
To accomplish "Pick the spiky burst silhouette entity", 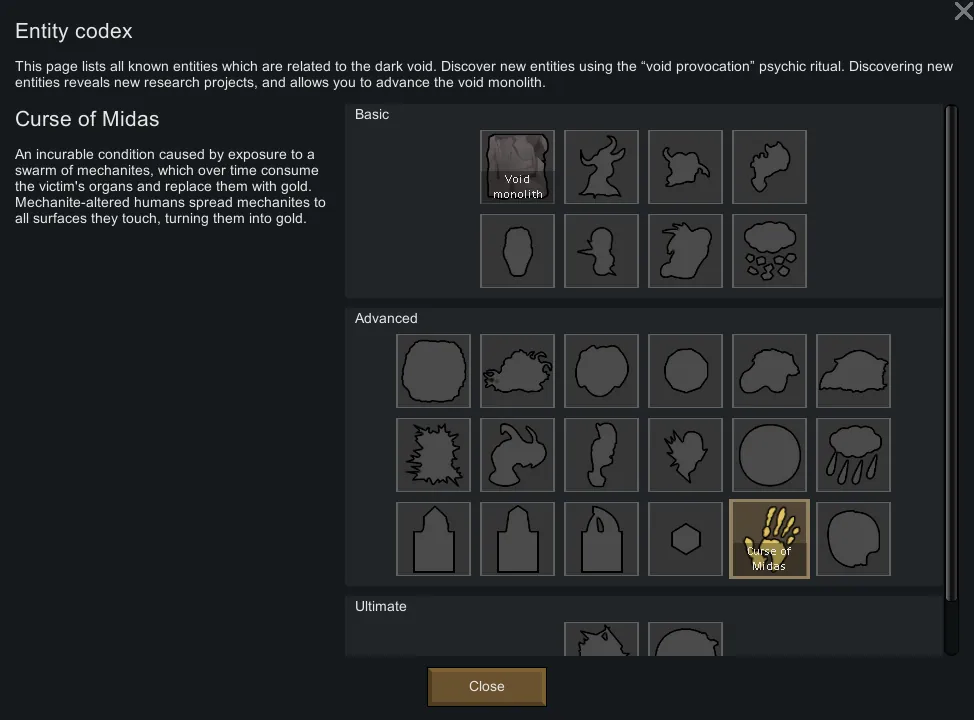I will click(x=433, y=455).
